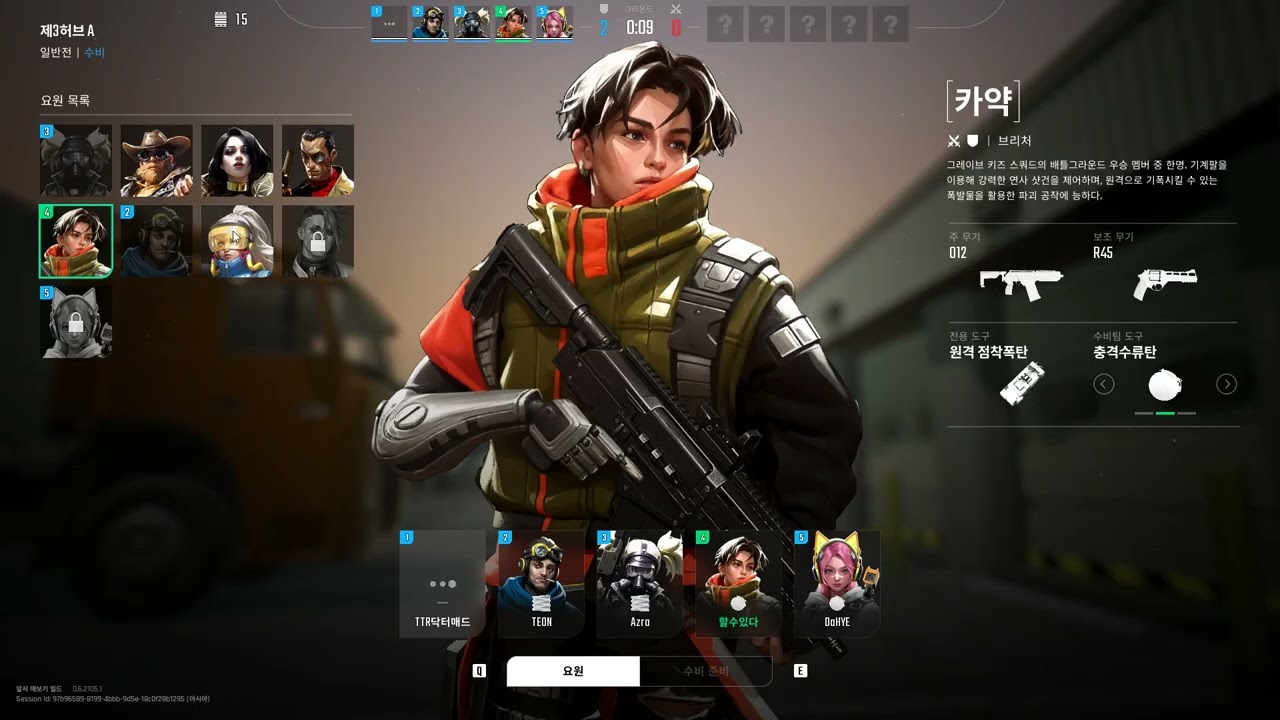Select the gas mask operator portrait

click(x=76, y=161)
